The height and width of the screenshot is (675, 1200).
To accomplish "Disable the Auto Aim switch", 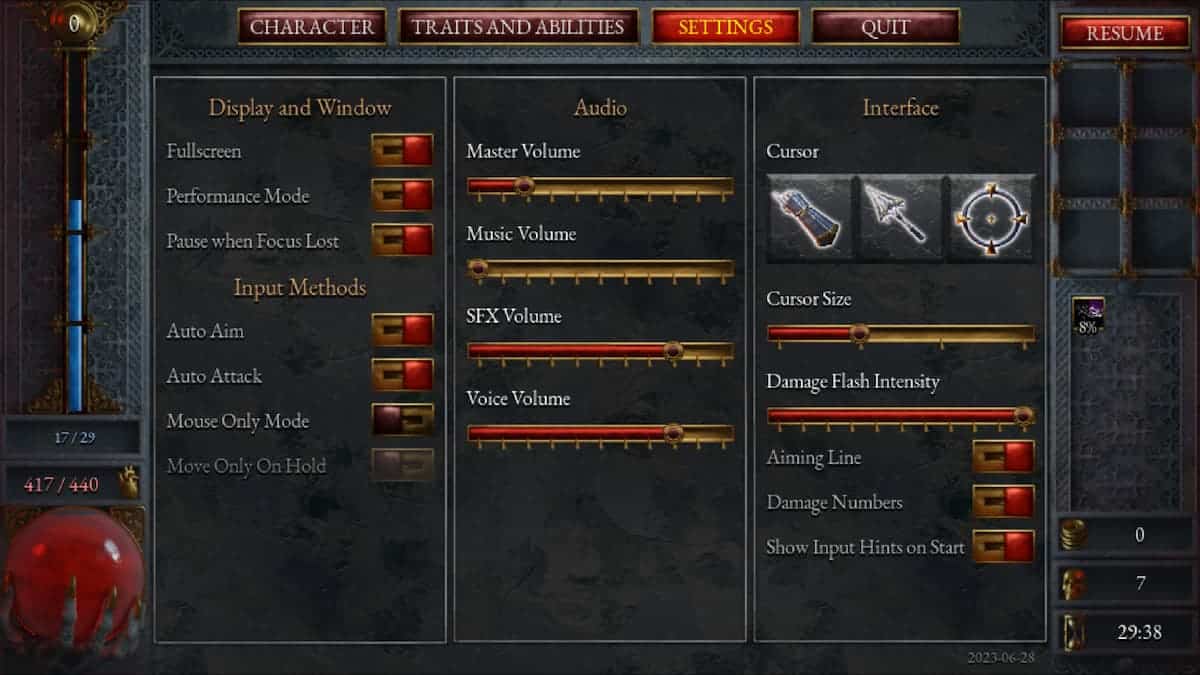I will (x=402, y=331).
